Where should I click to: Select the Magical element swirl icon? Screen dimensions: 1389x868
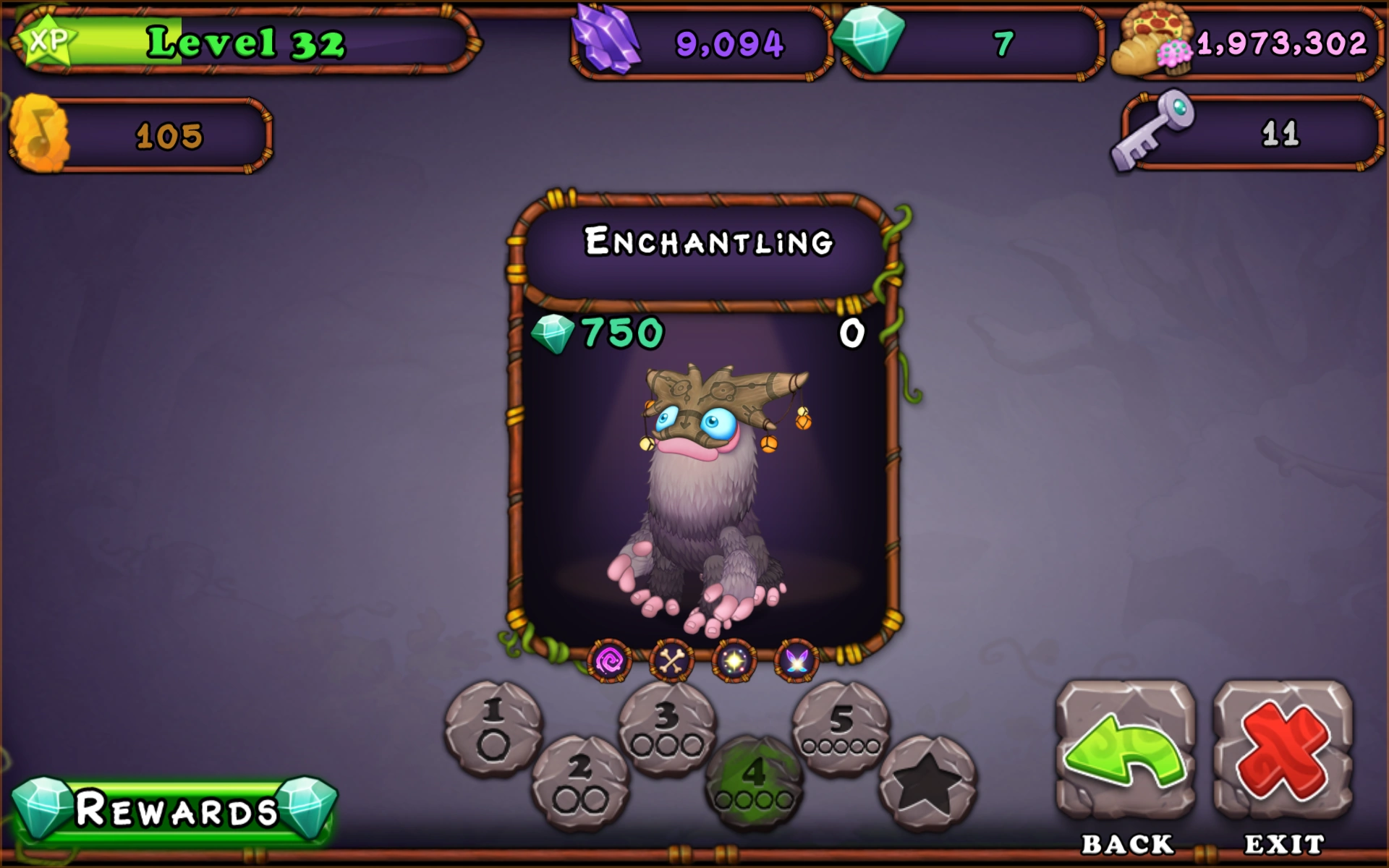610,660
